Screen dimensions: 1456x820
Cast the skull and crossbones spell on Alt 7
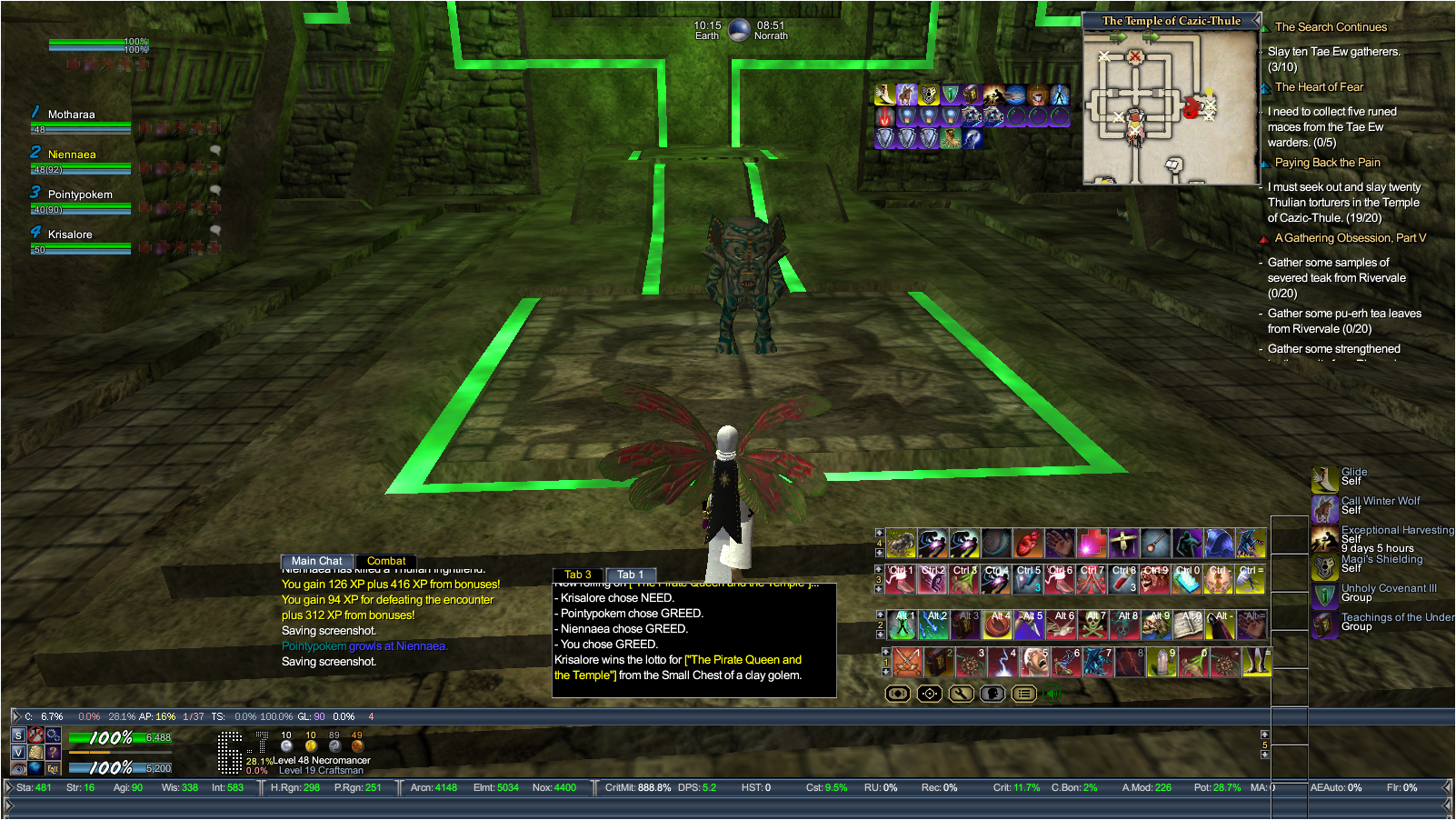click(x=1092, y=625)
